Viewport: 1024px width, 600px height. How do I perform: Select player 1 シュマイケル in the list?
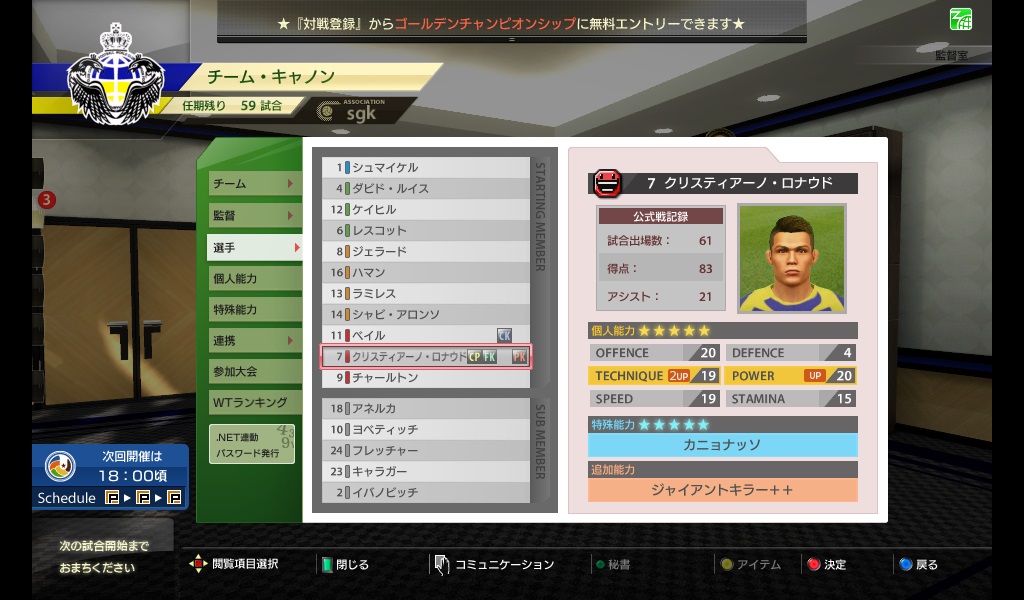[426, 168]
